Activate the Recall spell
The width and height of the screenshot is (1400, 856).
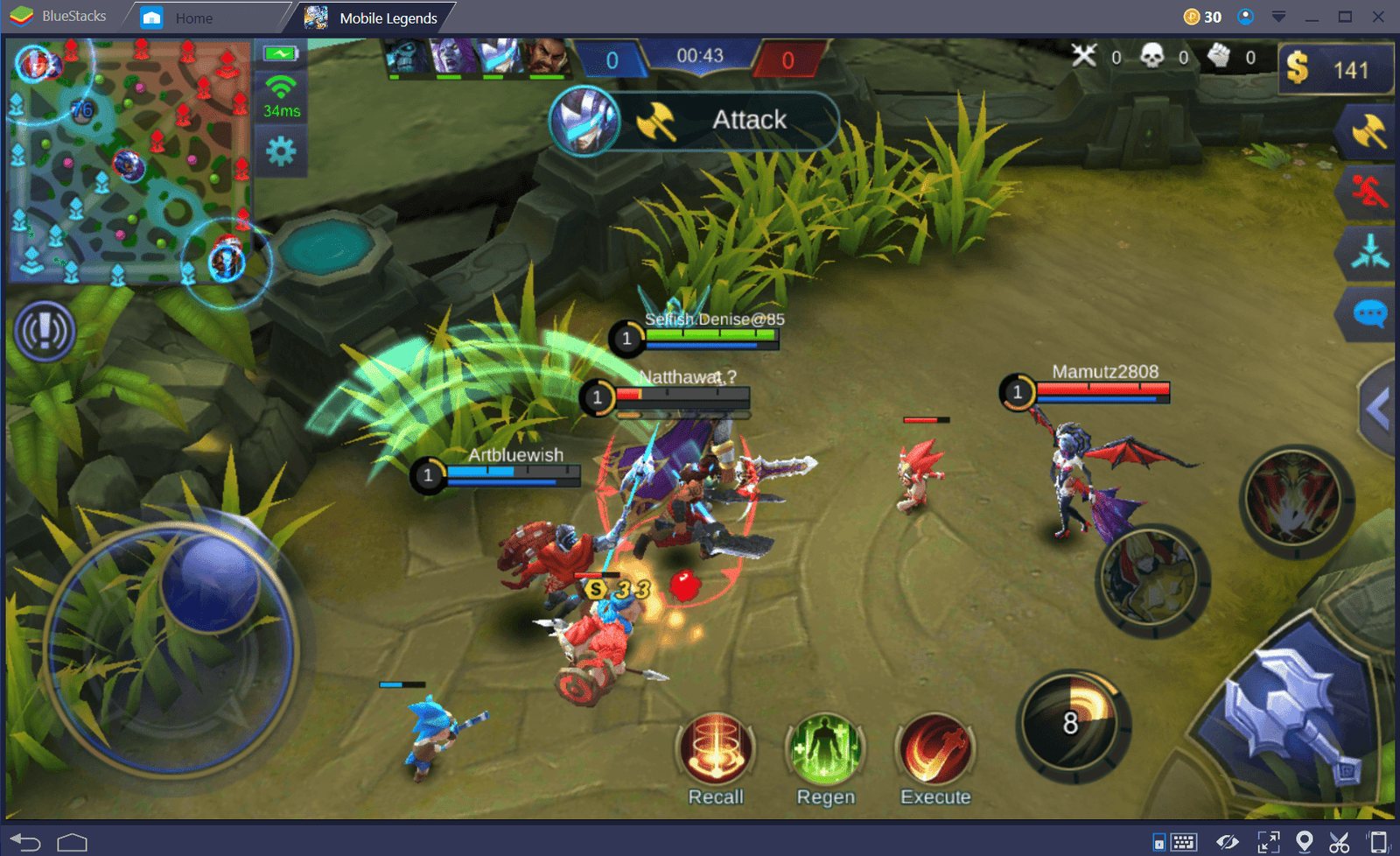(716, 750)
